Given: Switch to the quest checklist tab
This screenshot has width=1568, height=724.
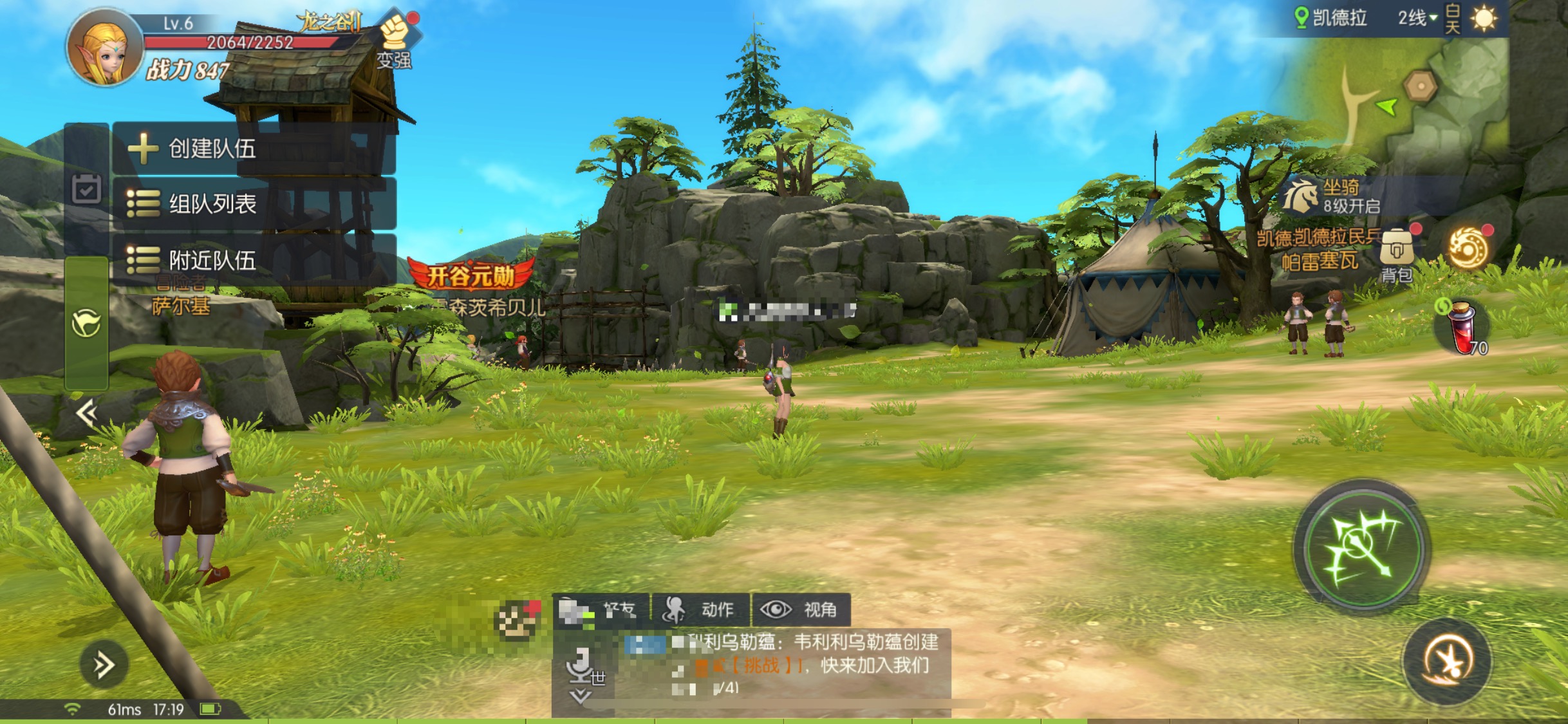Looking at the screenshot, I should pos(86,189).
